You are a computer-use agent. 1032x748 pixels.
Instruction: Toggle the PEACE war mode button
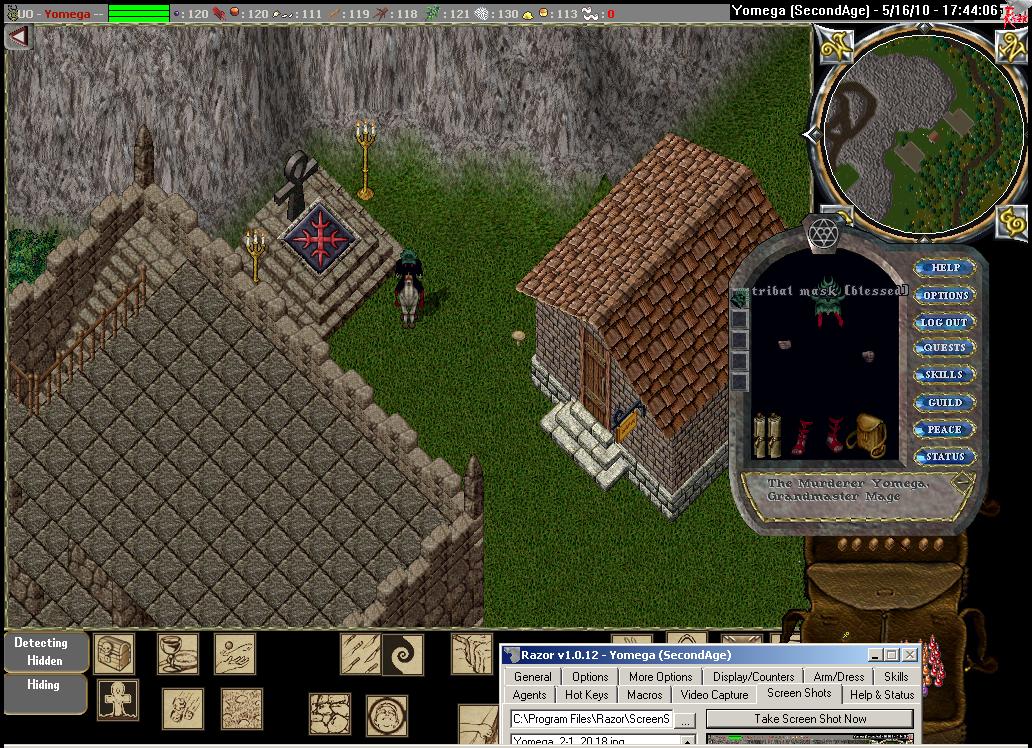pyautogui.click(x=944, y=429)
